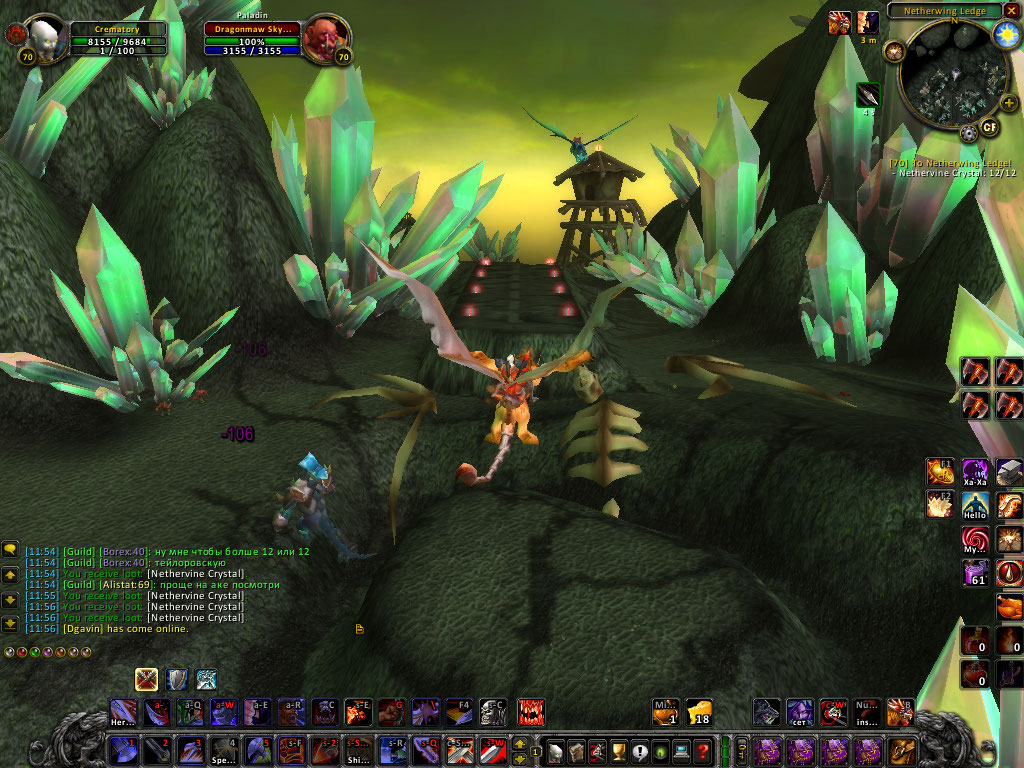Click the Dragonmaw Skybreaker target portrait
The height and width of the screenshot is (768, 1024).
(322, 38)
